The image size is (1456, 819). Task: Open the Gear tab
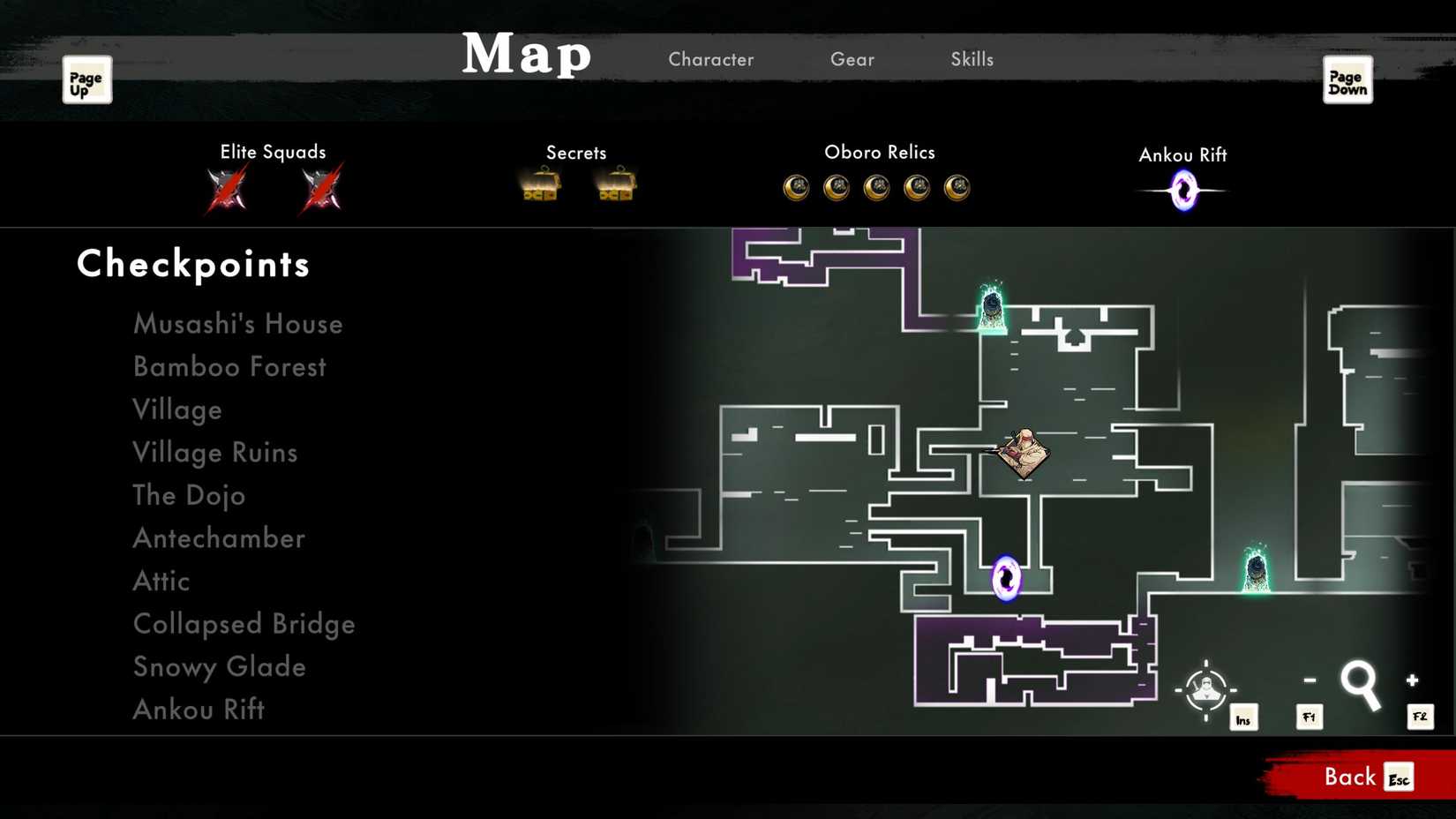tap(852, 59)
